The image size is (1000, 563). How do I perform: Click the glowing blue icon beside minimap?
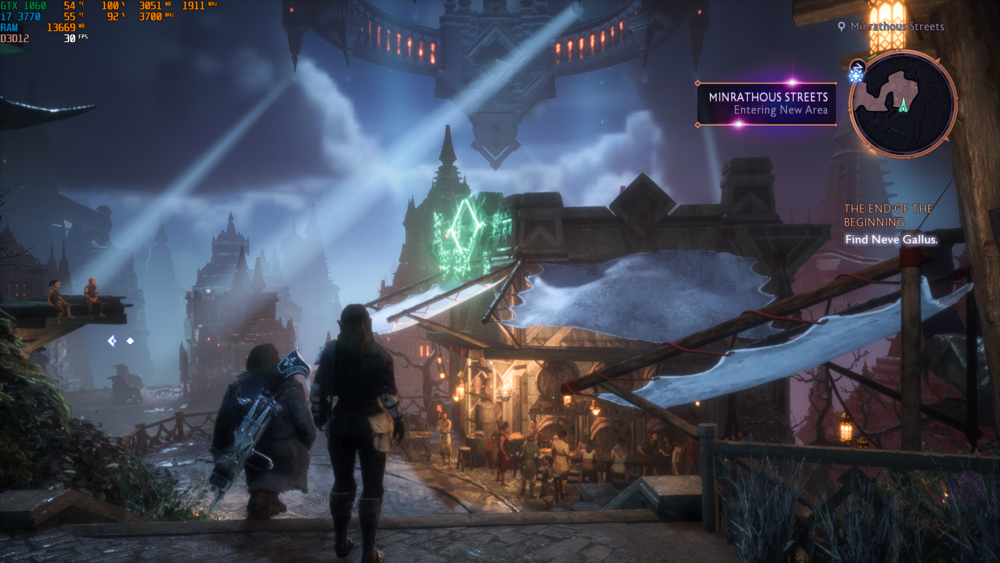tap(856, 73)
